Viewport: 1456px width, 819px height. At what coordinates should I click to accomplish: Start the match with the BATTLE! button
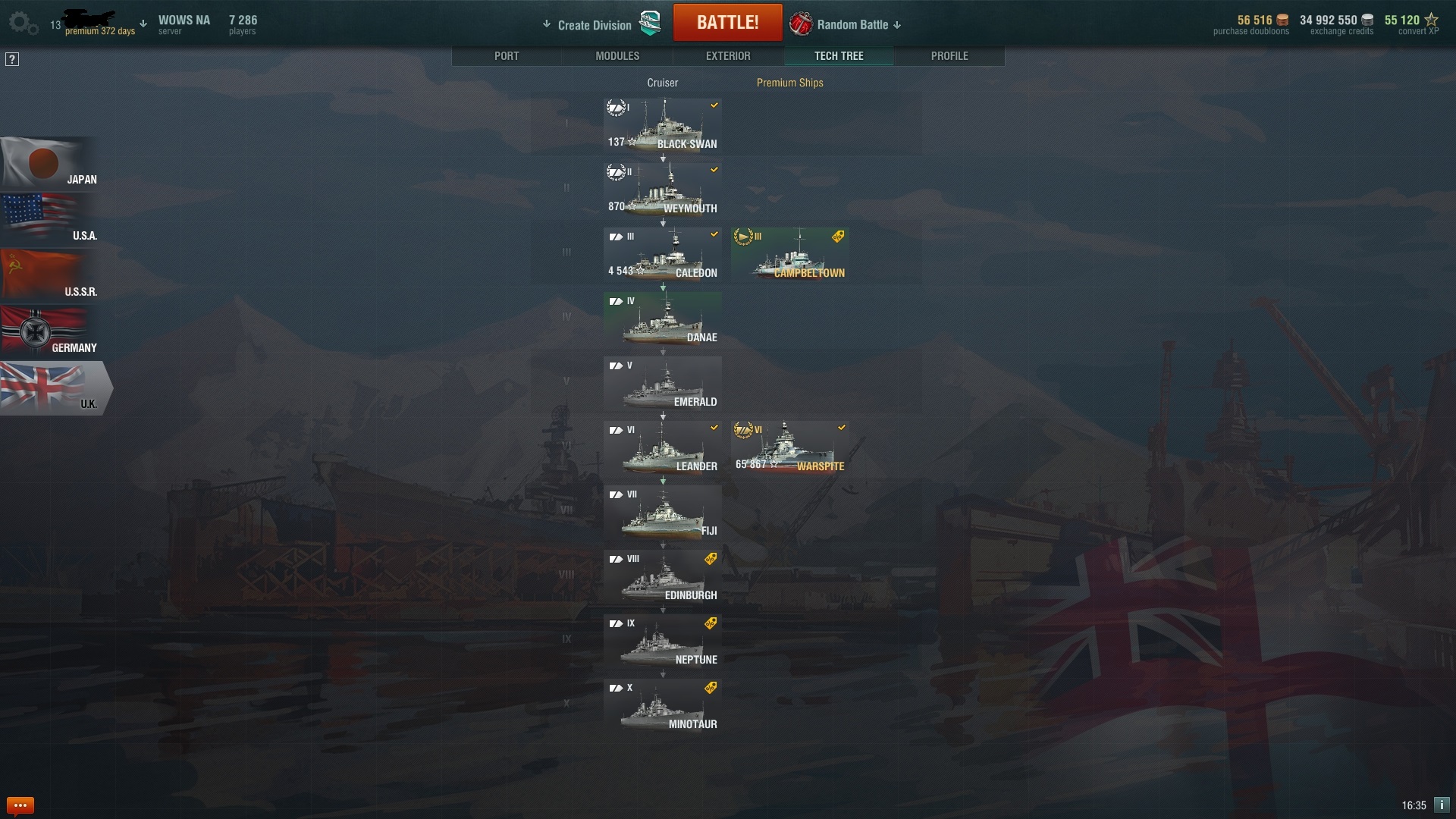tap(727, 23)
